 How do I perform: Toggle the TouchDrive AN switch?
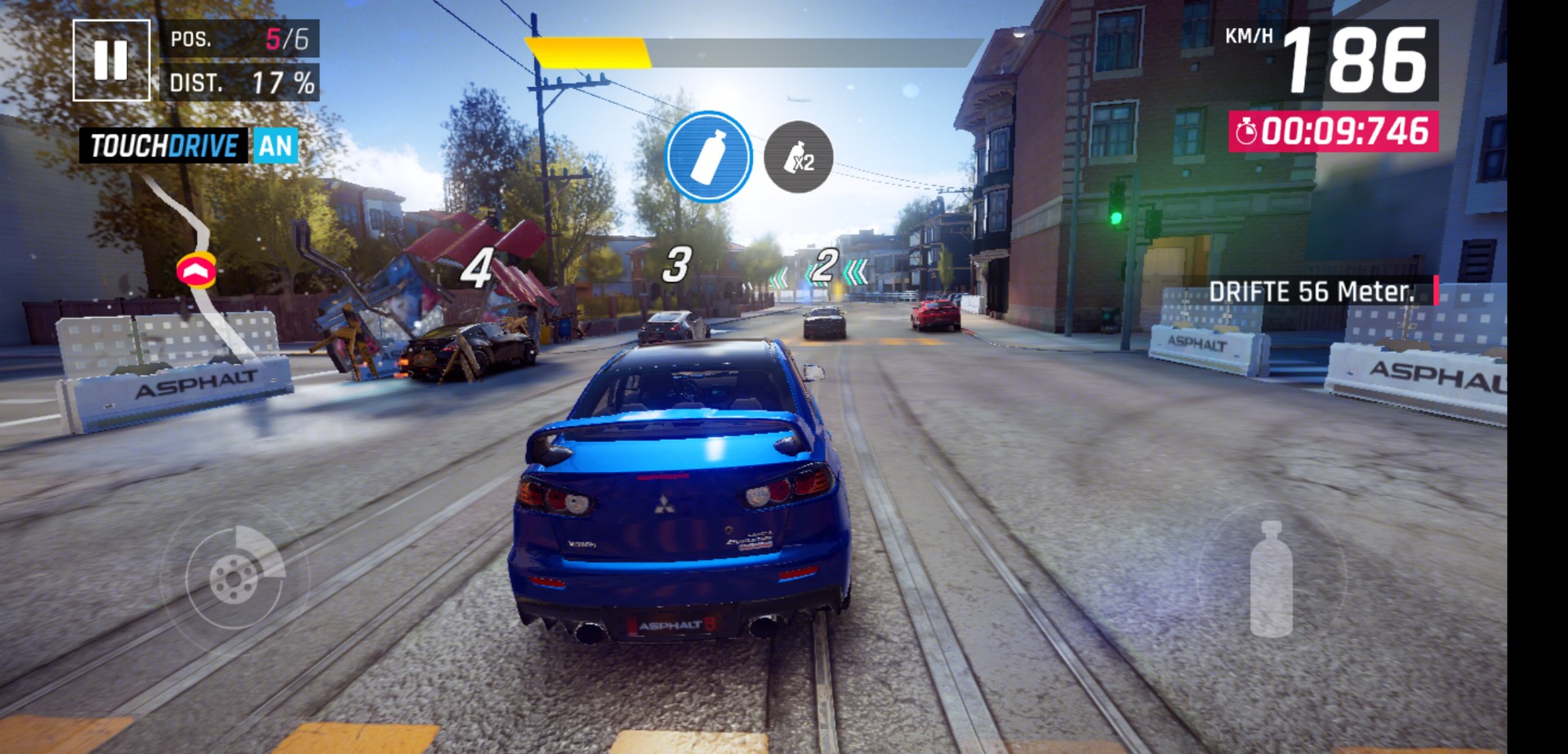274,146
